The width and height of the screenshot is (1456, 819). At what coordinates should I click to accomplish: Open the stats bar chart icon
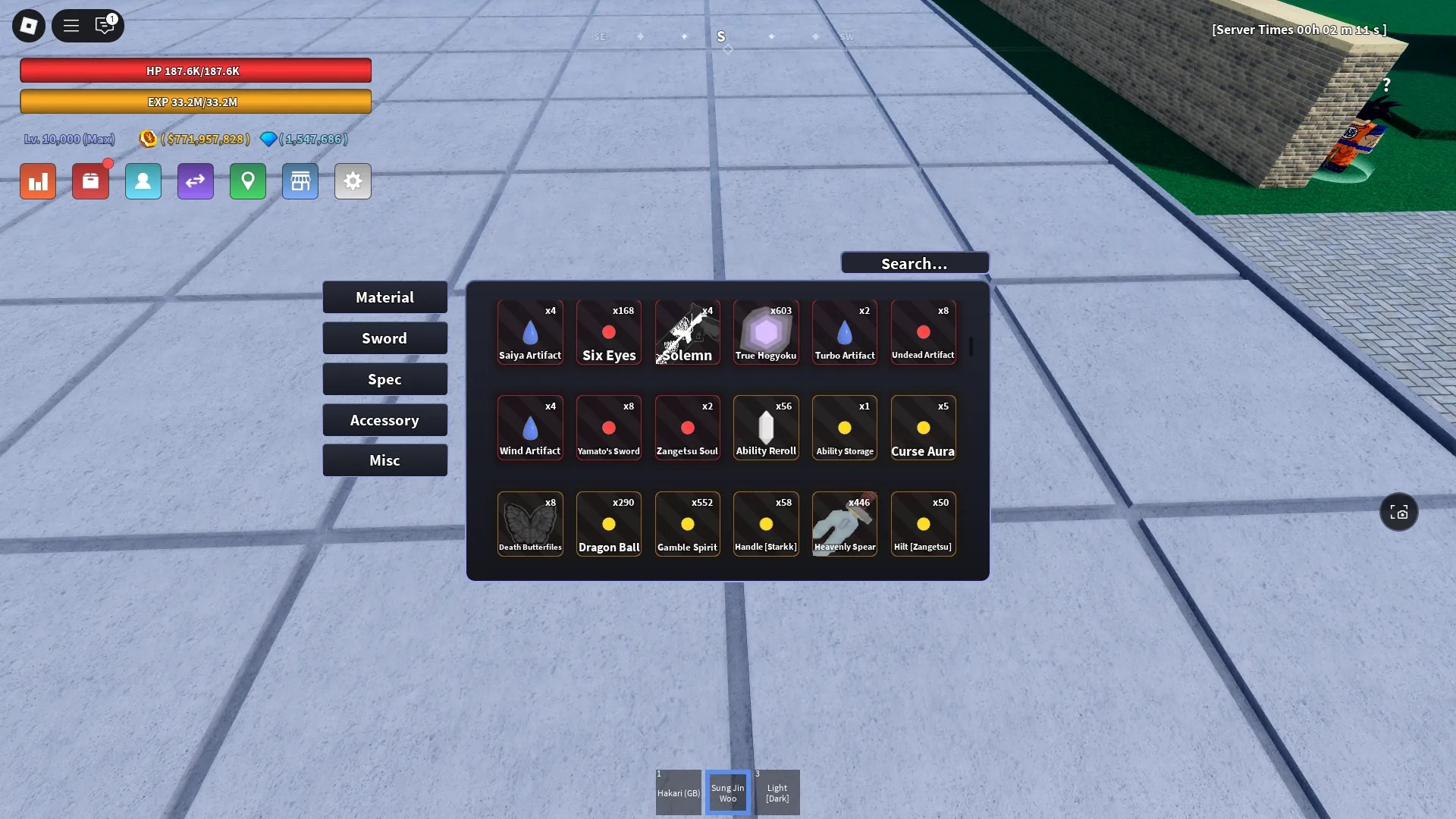[x=37, y=181]
